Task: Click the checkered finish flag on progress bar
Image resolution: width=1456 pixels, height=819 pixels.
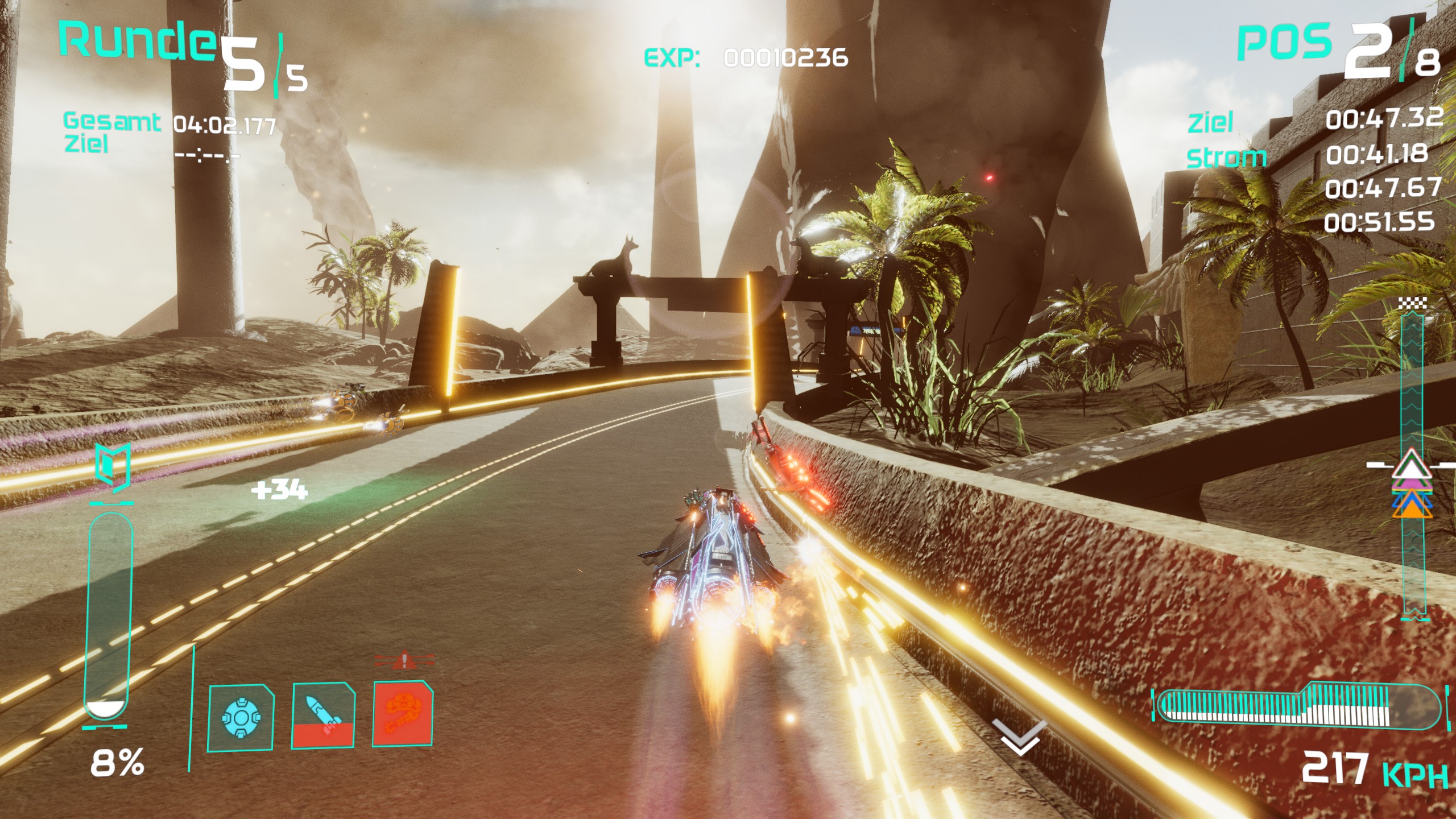Action: pyautogui.click(x=1412, y=303)
